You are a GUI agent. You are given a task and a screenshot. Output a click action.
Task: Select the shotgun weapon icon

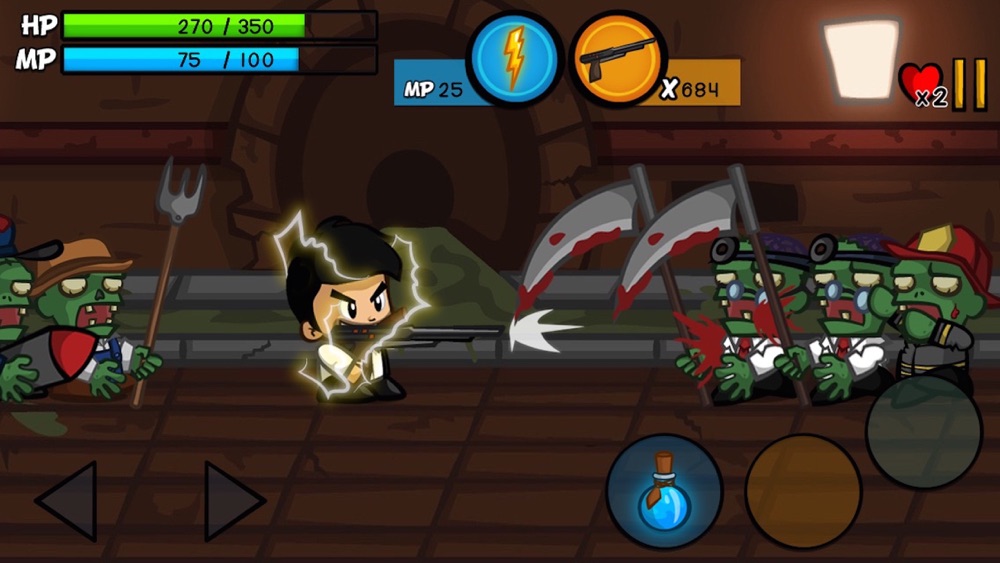(618, 58)
